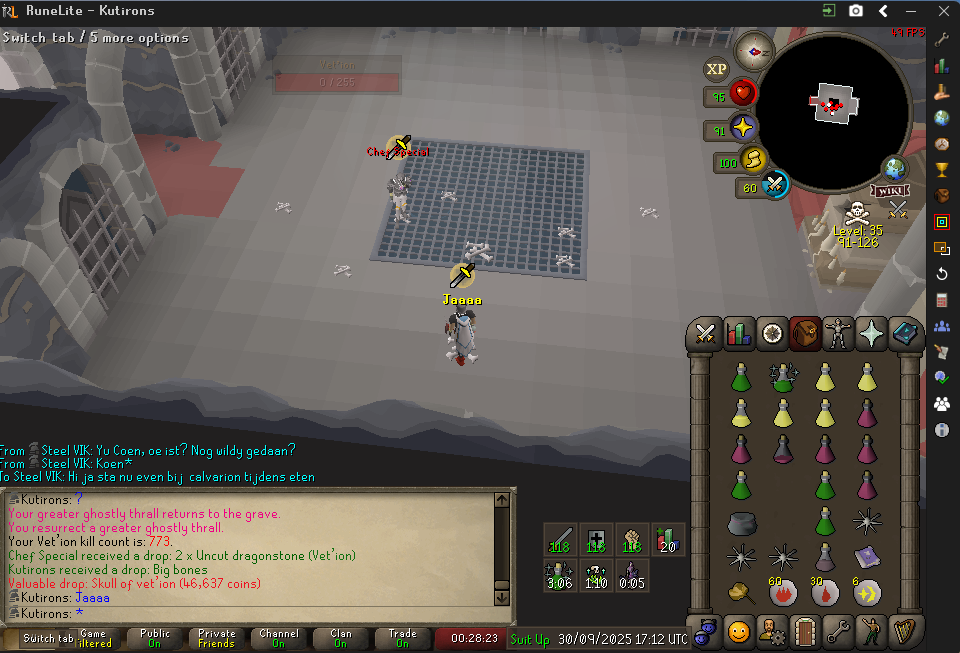Click the compass to face north
Screen dimensions: 960x653
point(752,49)
